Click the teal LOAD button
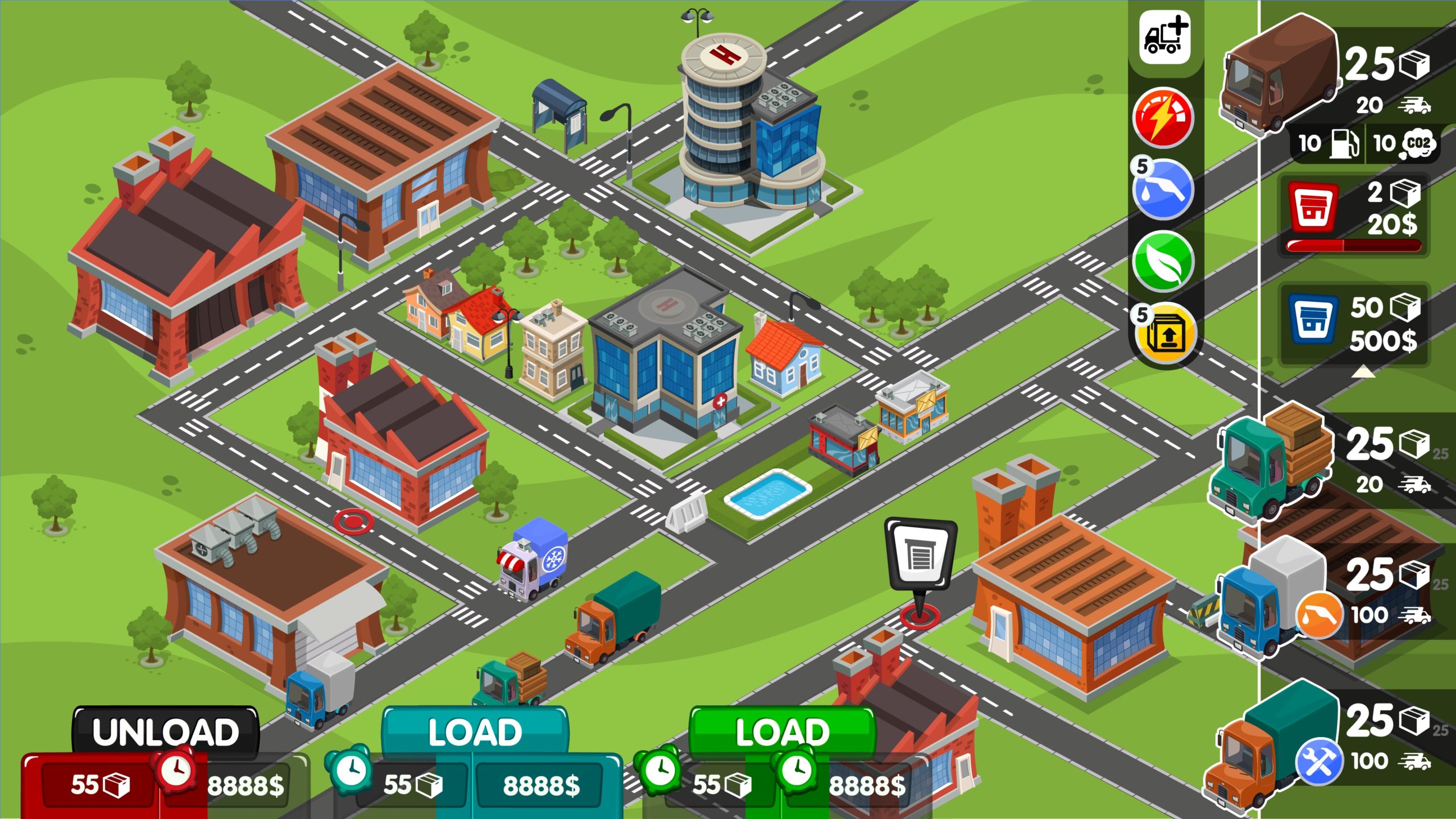The image size is (1456, 819). (475, 732)
